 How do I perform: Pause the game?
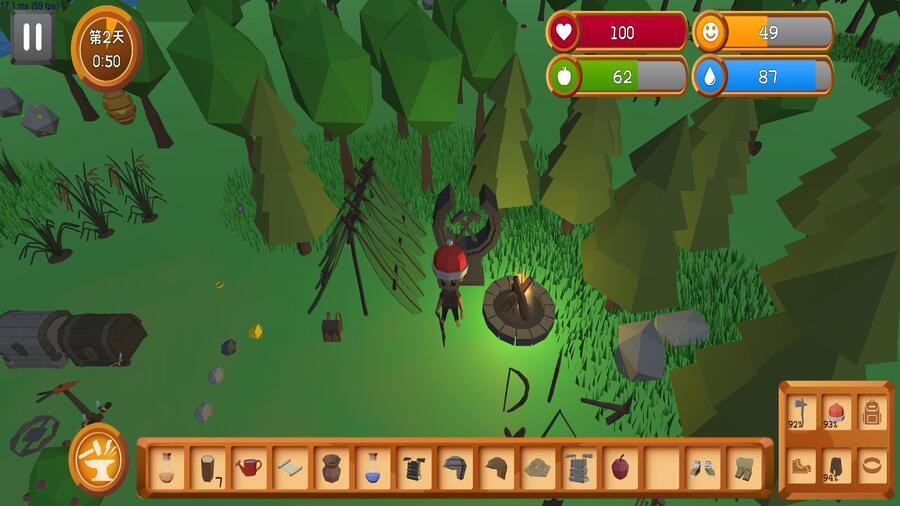click(33, 38)
